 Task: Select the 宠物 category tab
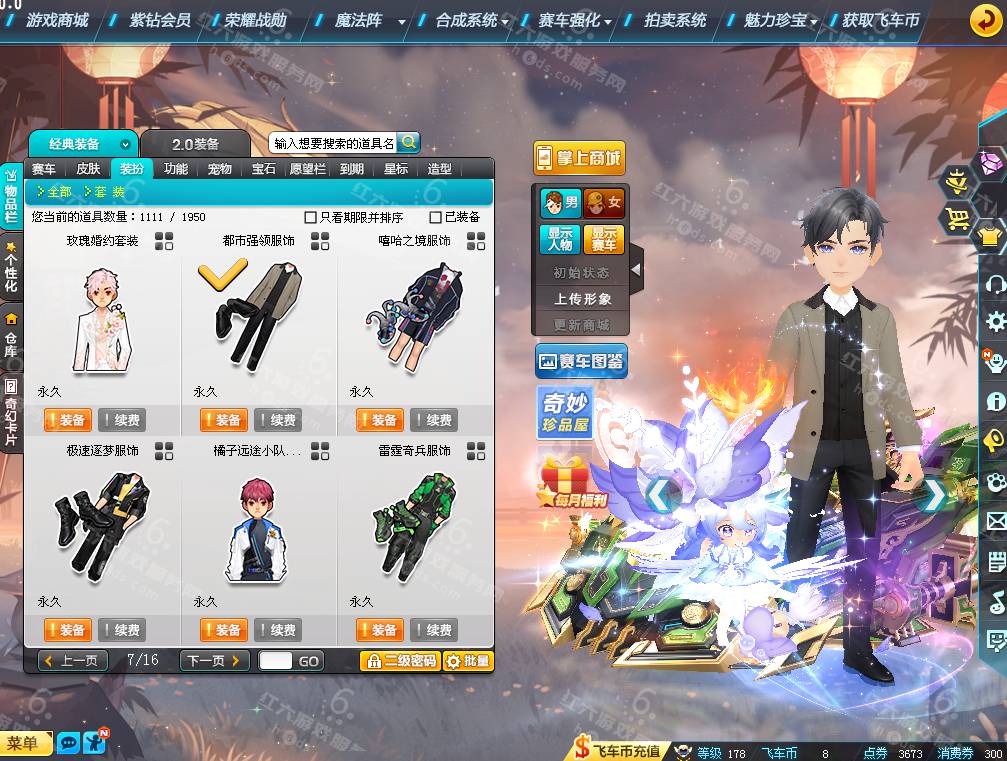tap(219, 169)
